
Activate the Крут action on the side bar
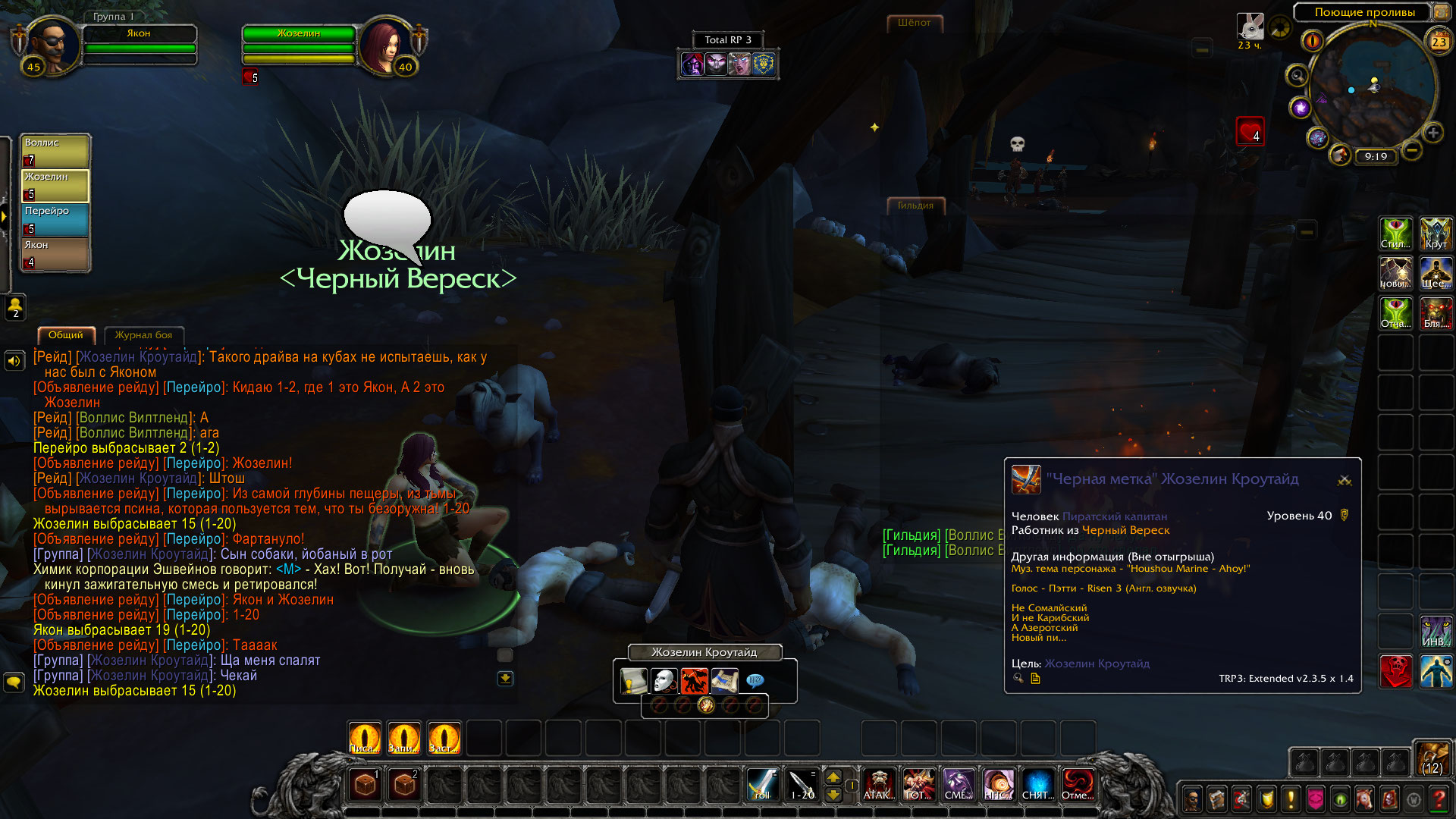coord(1436,234)
